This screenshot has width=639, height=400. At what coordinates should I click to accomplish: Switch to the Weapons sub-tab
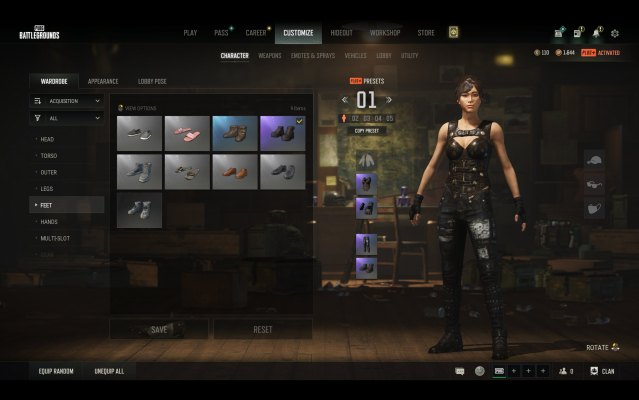coord(270,56)
